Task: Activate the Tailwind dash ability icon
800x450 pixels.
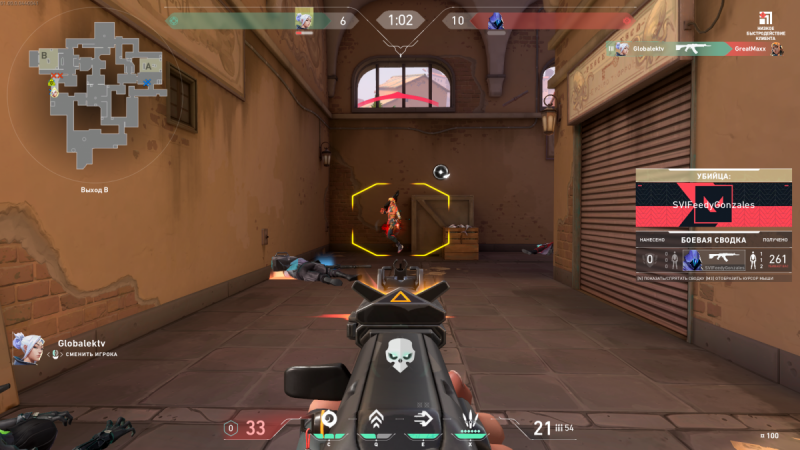Action: pos(422,423)
